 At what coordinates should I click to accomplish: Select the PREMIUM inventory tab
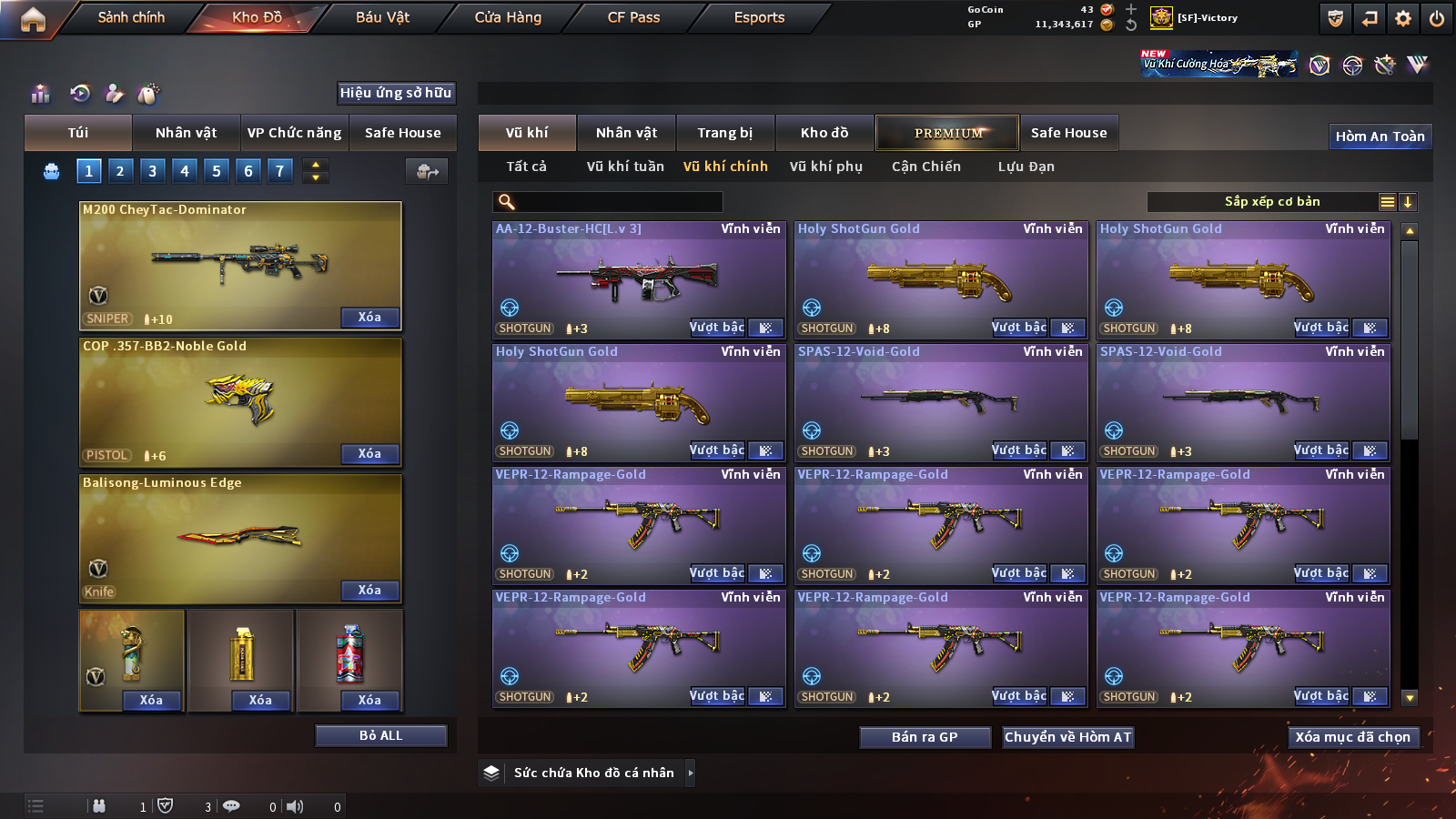click(x=947, y=133)
